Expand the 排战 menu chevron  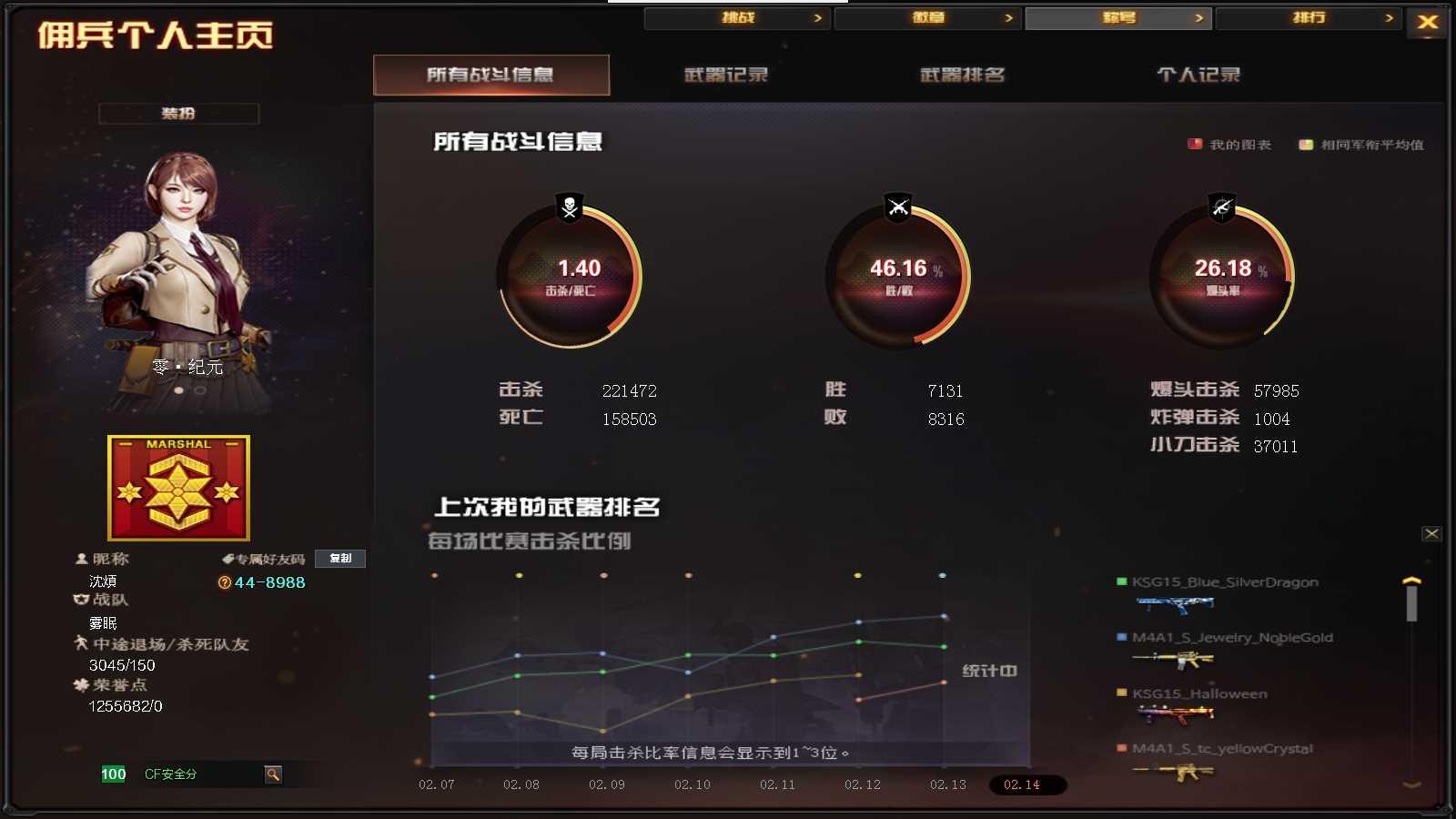pyautogui.click(x=818, y=17)
